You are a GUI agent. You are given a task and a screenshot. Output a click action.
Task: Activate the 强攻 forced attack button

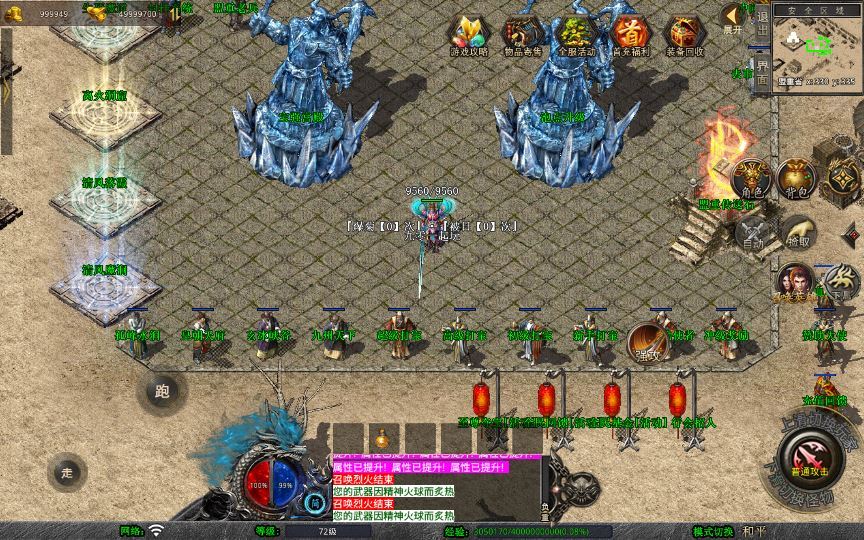[650, 343]
